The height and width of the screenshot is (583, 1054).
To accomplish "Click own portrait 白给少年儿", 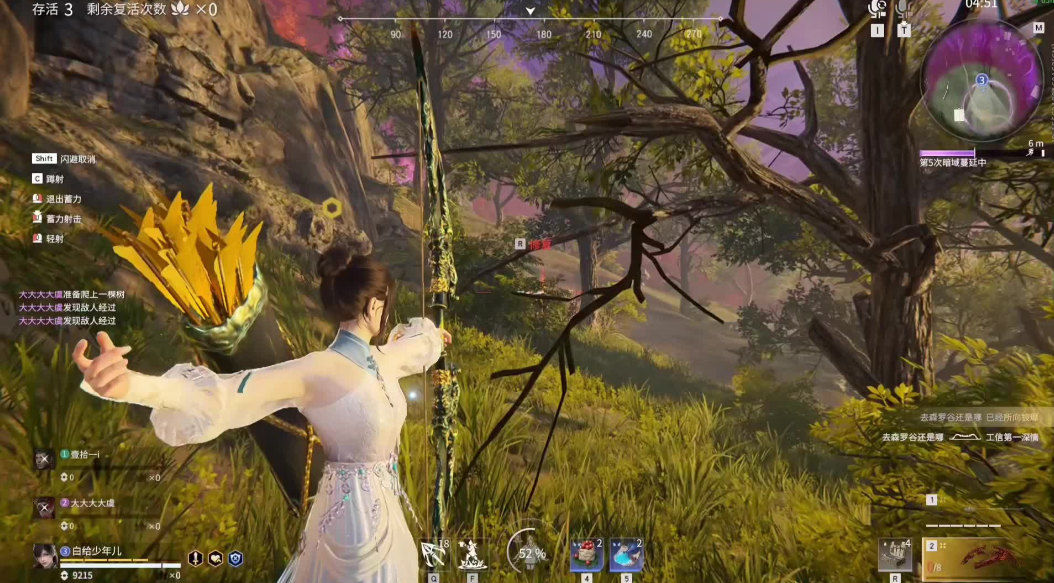I will [x=44, y=556].
